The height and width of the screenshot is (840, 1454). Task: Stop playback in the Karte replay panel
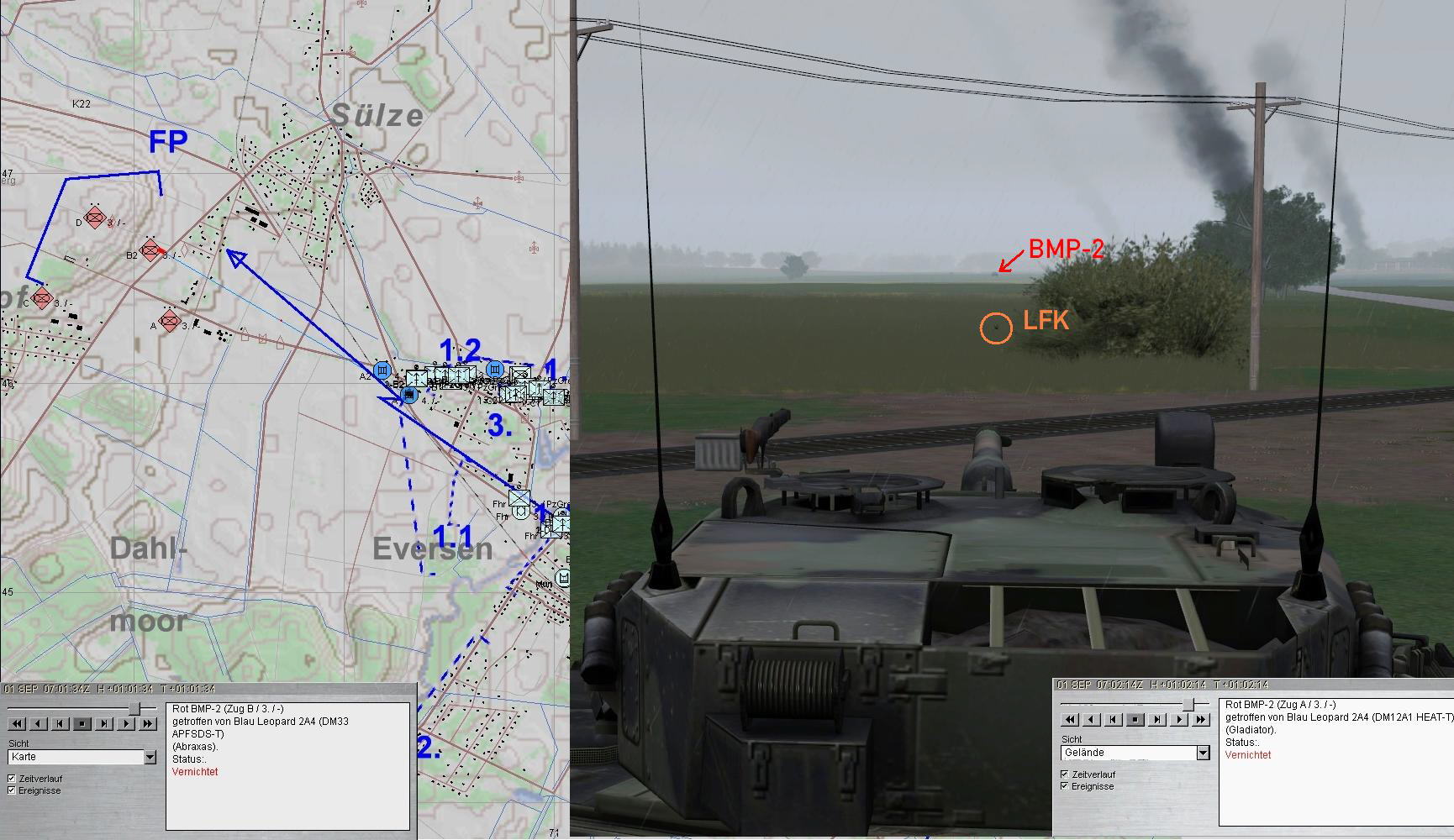point(82,723)
